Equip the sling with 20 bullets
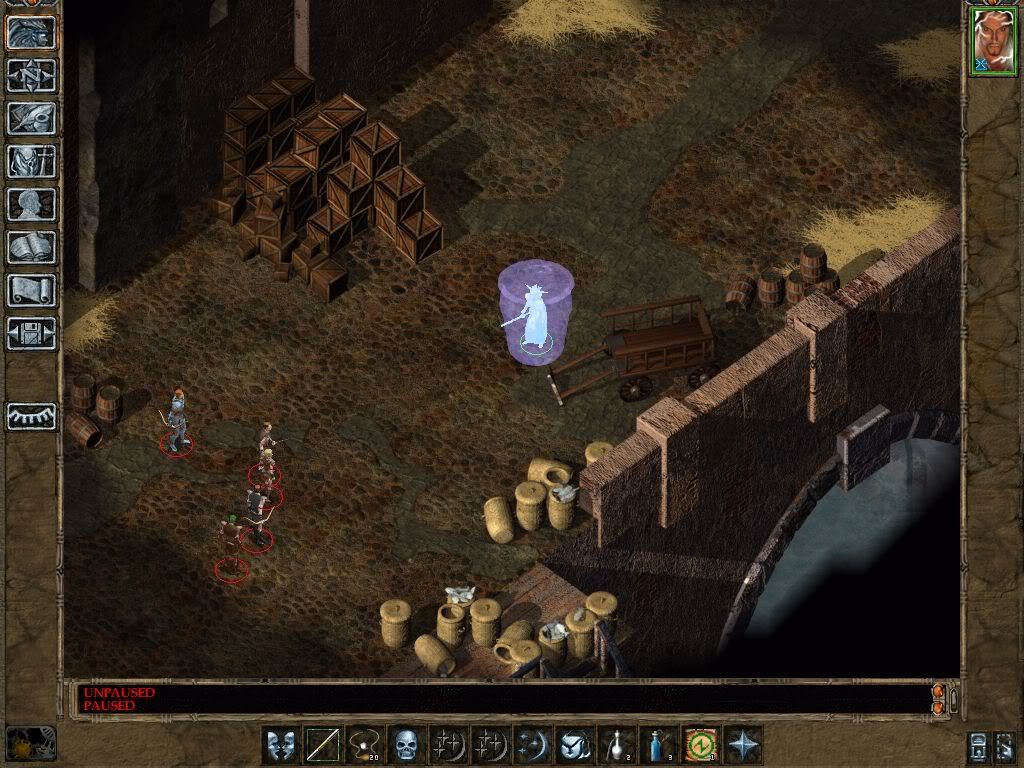 (x=365, y=745)
